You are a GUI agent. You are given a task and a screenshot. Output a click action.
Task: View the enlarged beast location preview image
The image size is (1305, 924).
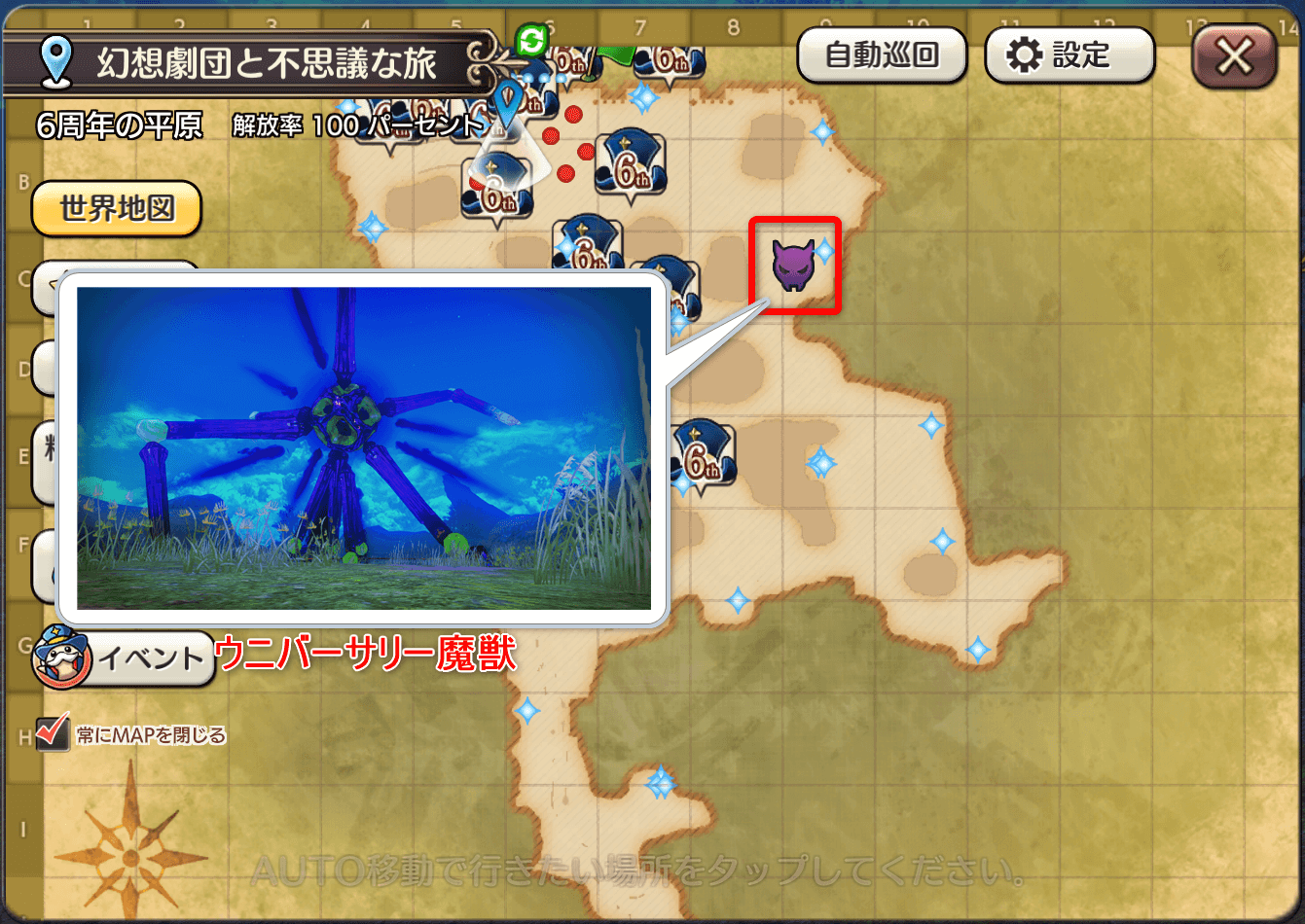click(365, 447)
